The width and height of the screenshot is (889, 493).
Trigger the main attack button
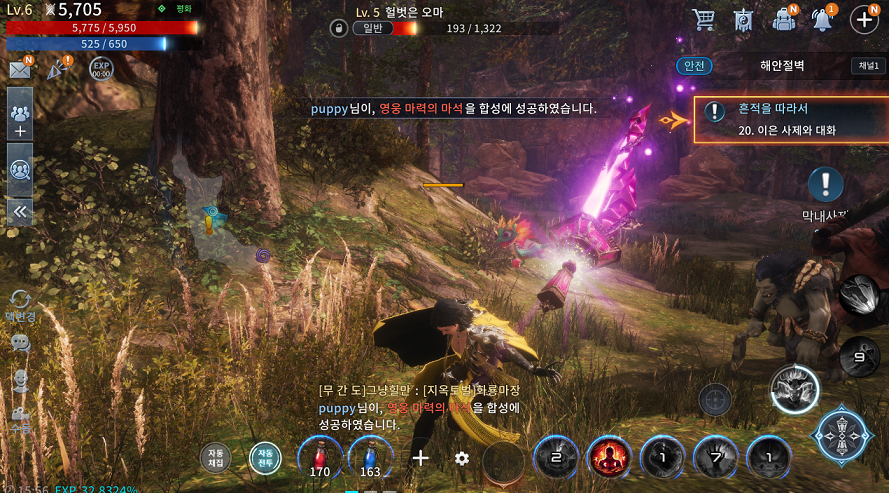839,433
